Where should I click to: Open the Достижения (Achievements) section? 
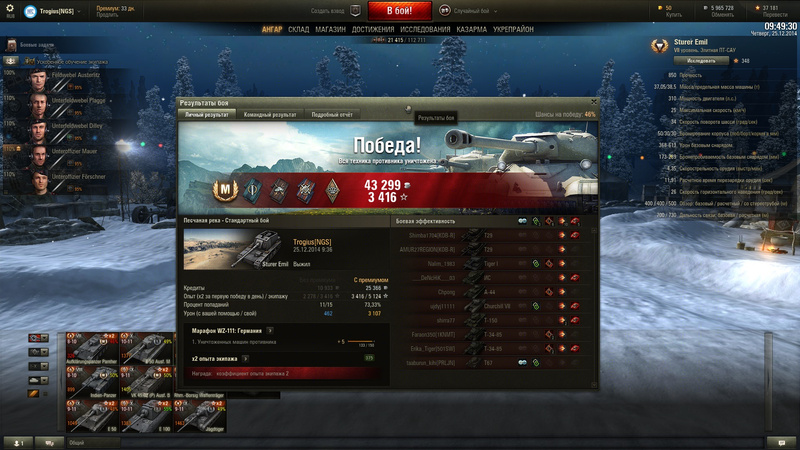point(372,30)
